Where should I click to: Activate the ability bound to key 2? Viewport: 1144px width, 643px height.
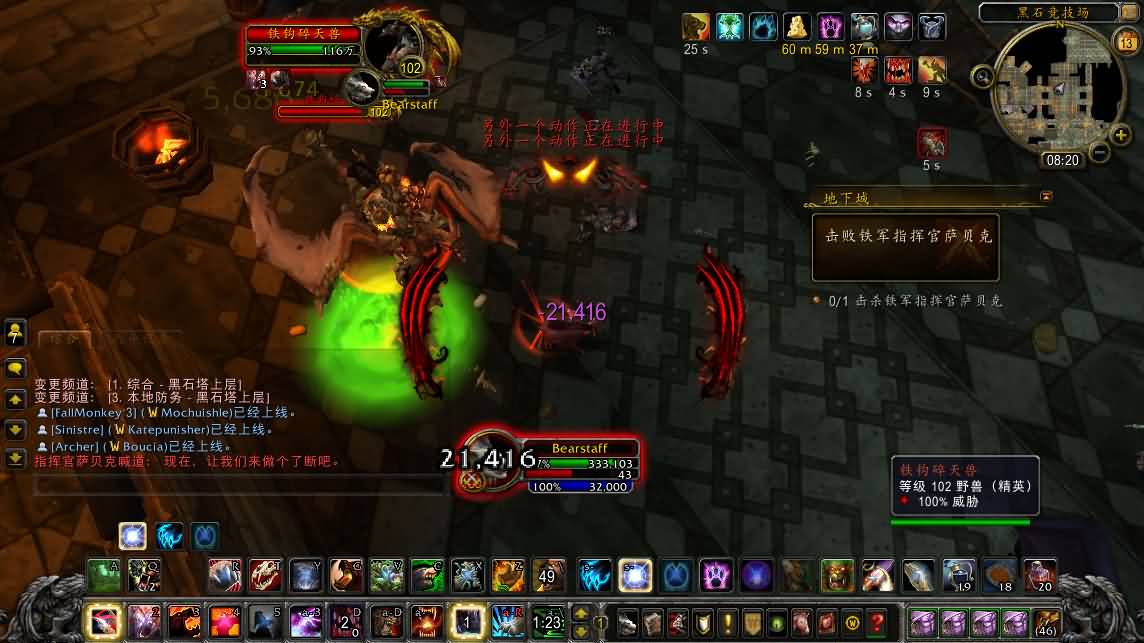[x=143, y=621]
